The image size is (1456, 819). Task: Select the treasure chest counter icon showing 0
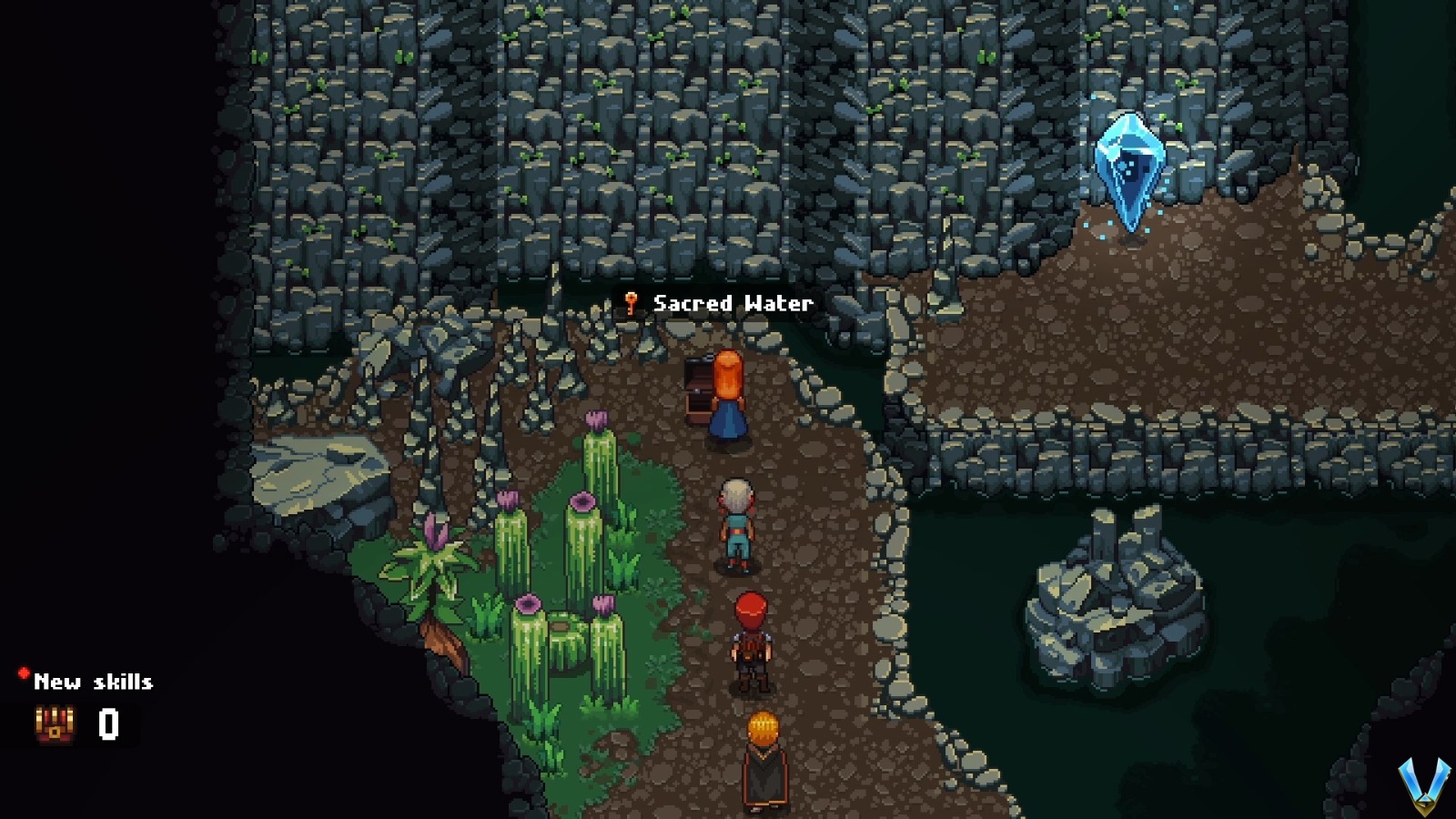pos(53,723)
